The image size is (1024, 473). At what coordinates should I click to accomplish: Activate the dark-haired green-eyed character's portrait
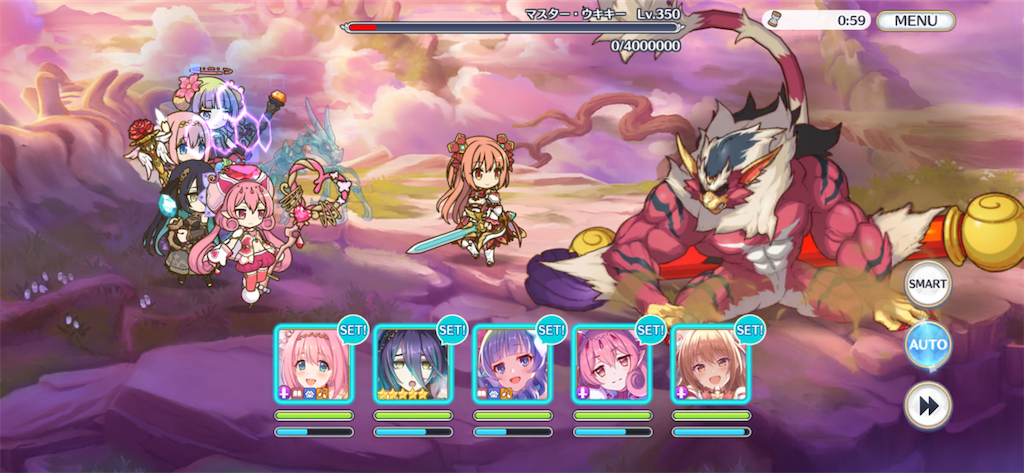point(413,365)
